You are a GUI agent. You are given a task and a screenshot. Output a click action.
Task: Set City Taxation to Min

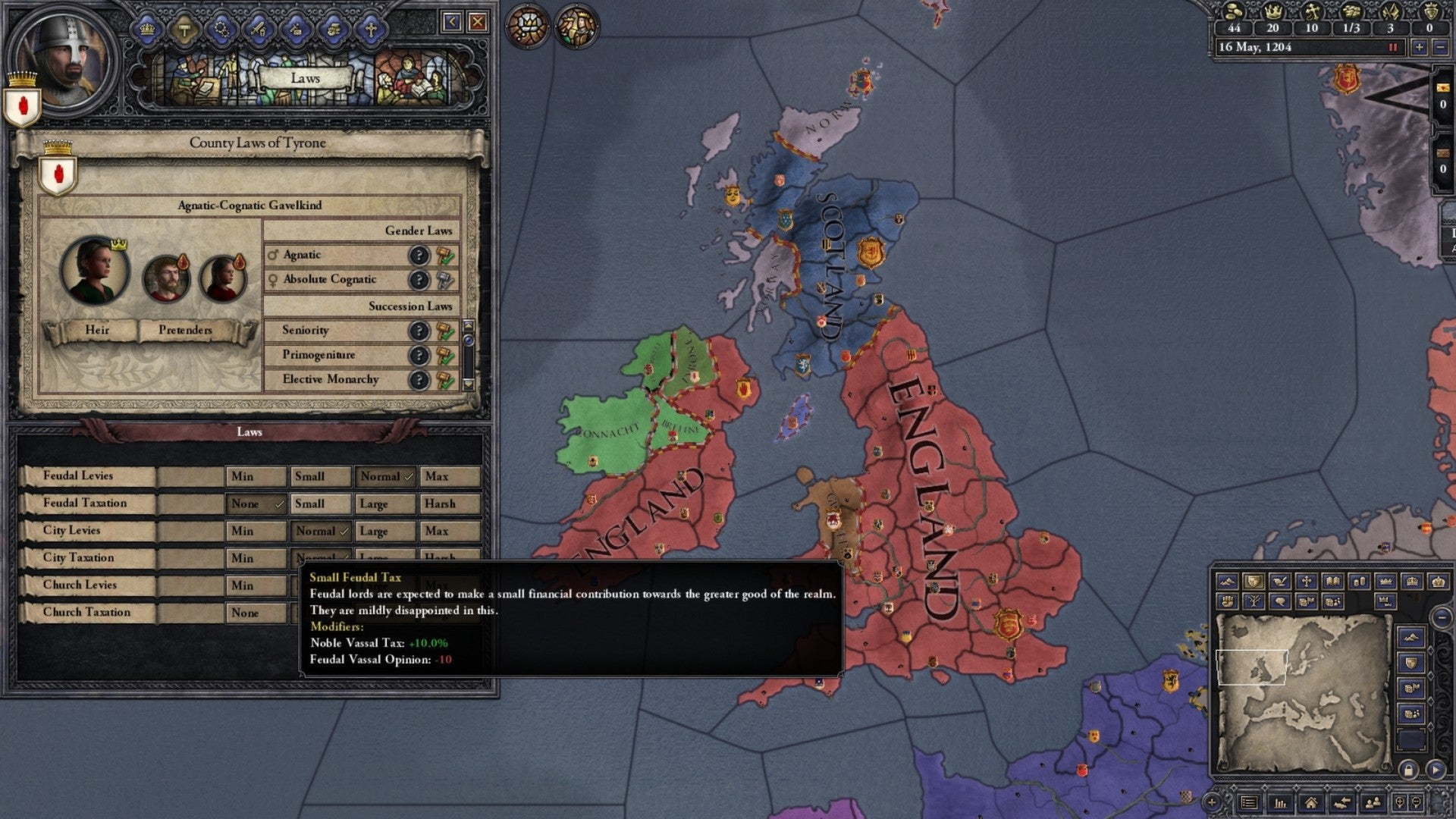click(x=256, y=558)
